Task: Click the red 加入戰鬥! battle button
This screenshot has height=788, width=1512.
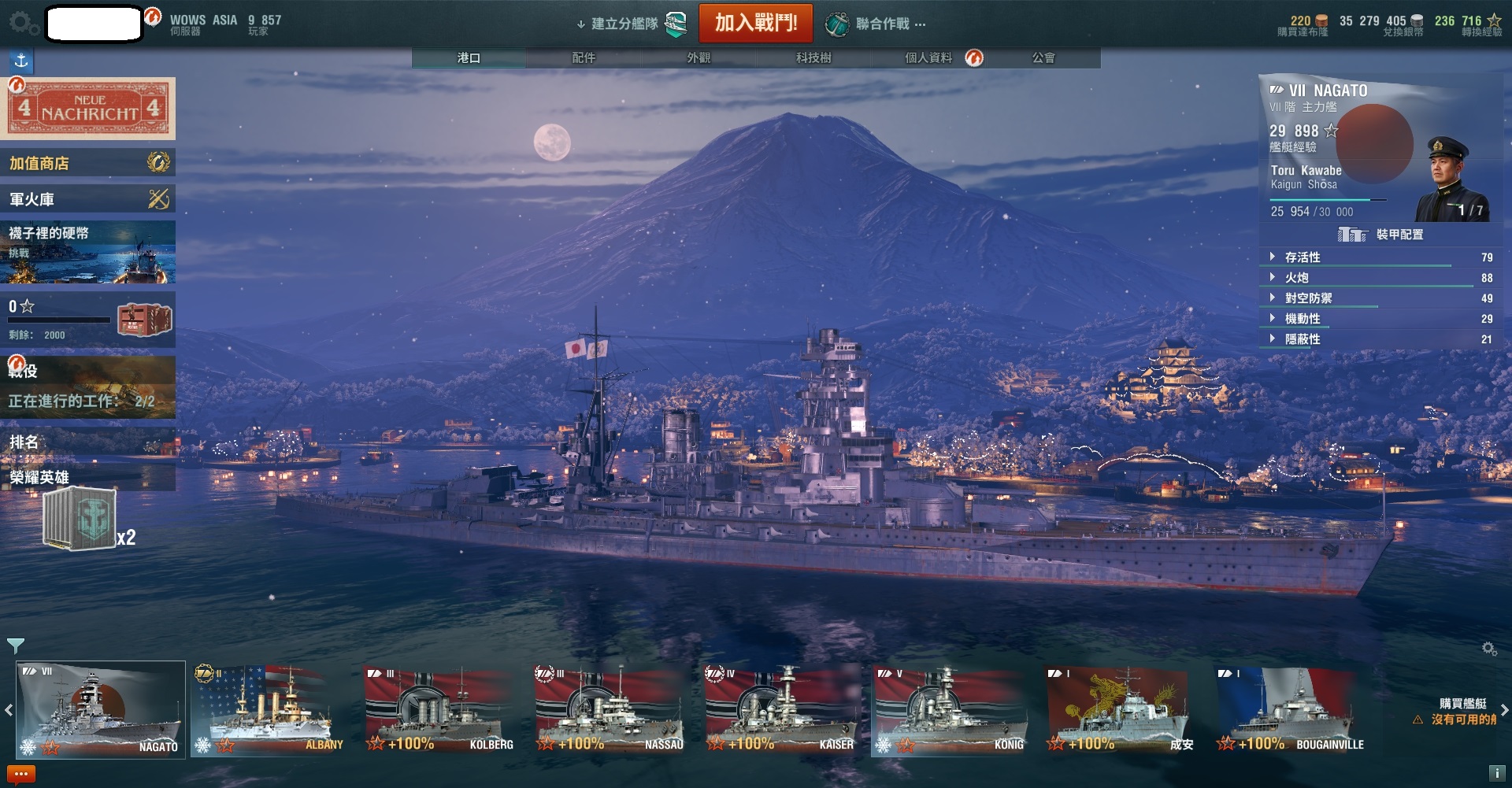Action: 755,23
